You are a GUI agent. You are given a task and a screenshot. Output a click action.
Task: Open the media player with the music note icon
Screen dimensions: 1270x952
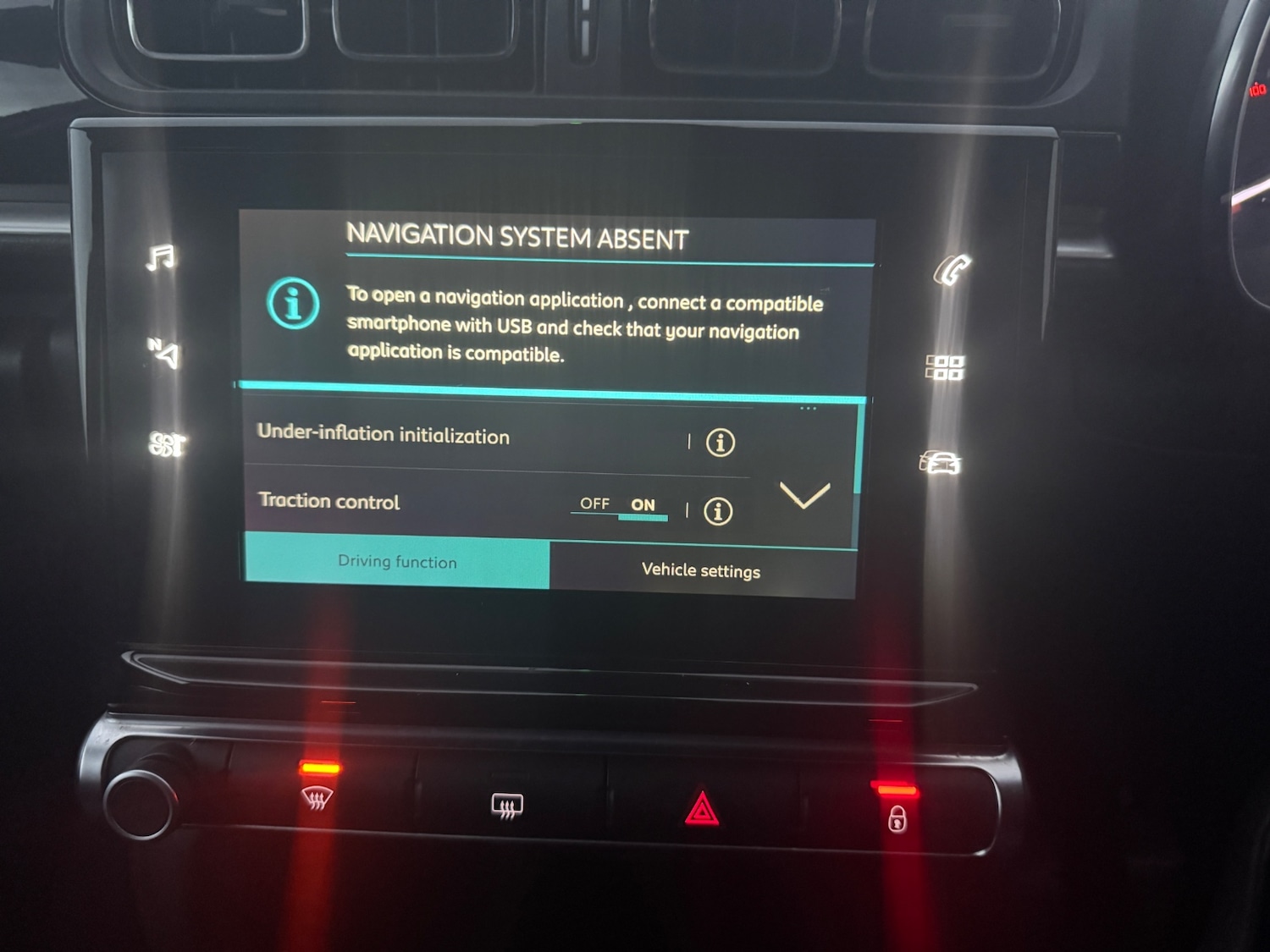coord(162,259)
